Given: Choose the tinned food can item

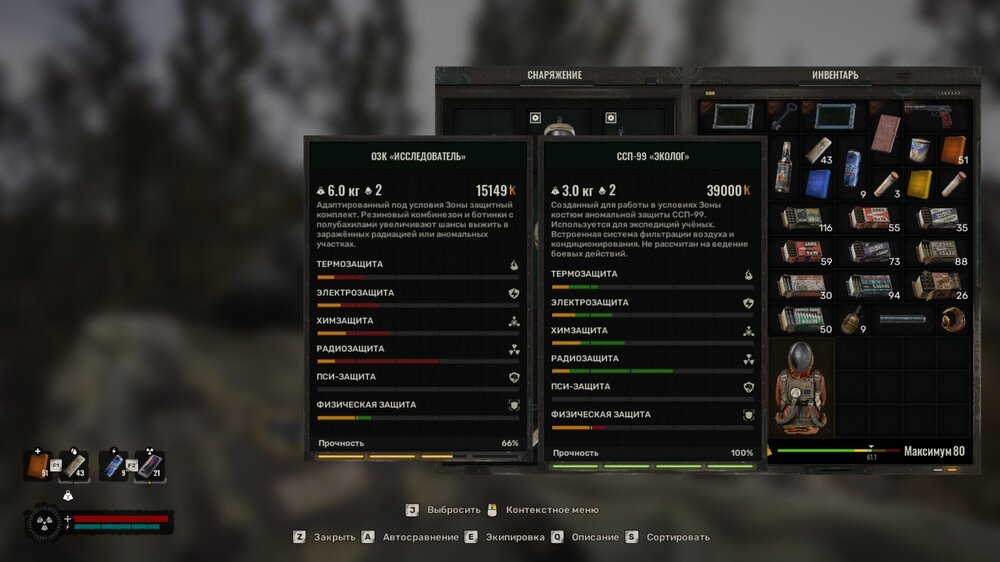Looking at the screenshot, I should (x=920, y=150).
